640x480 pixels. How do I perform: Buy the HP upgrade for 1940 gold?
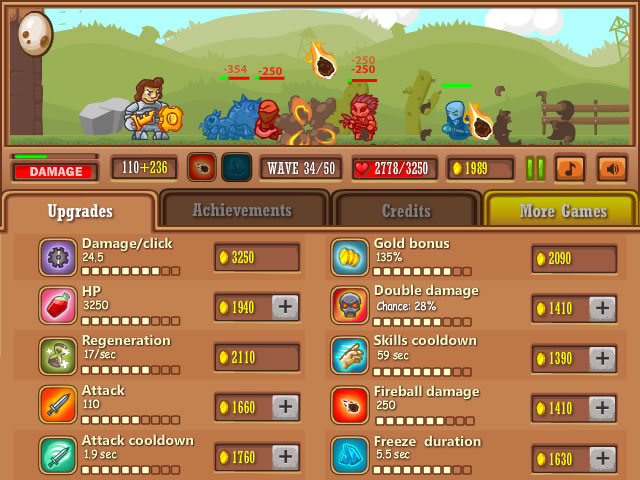point(285,308)
